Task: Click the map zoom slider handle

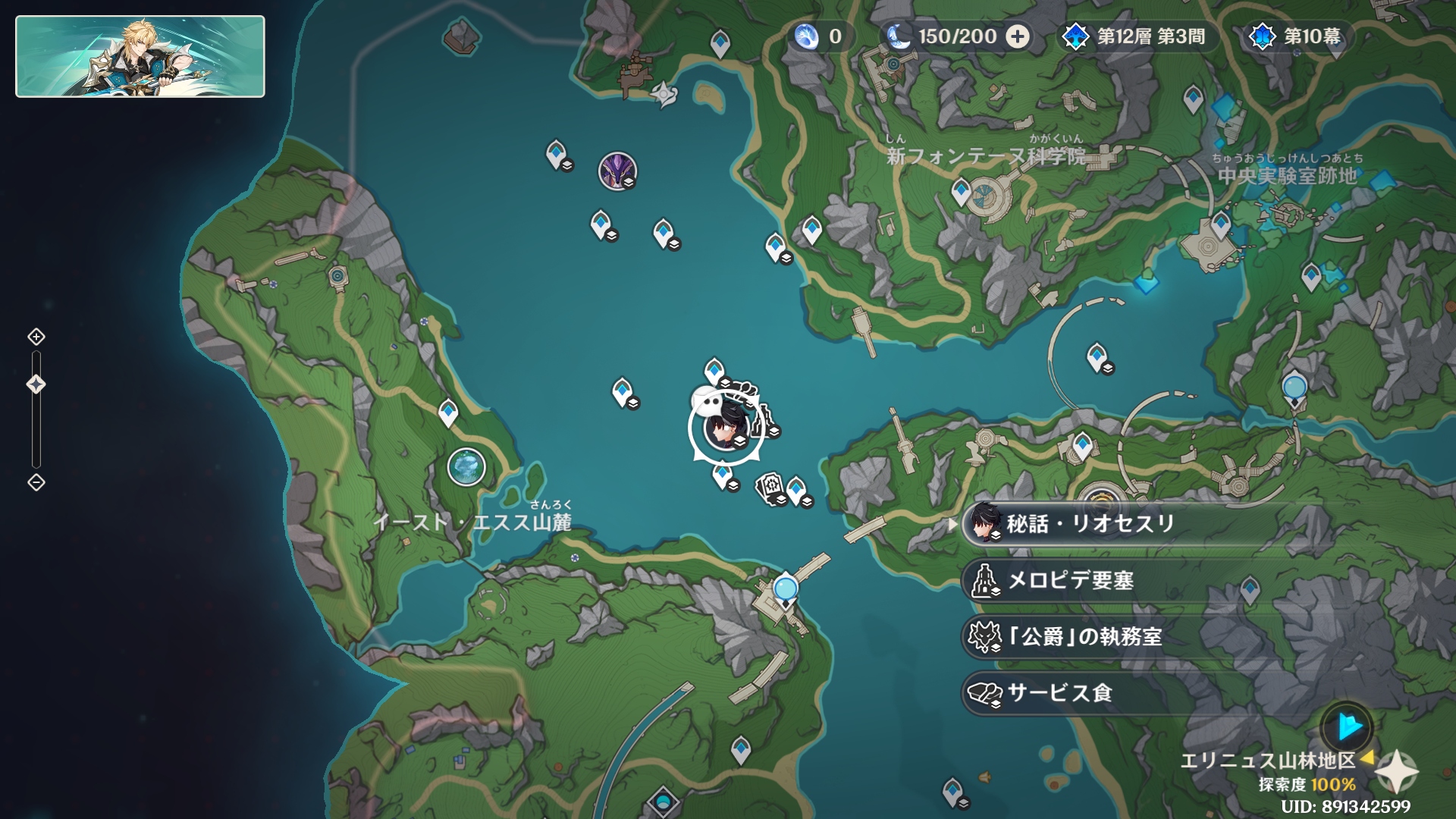Action: point(36,384)
